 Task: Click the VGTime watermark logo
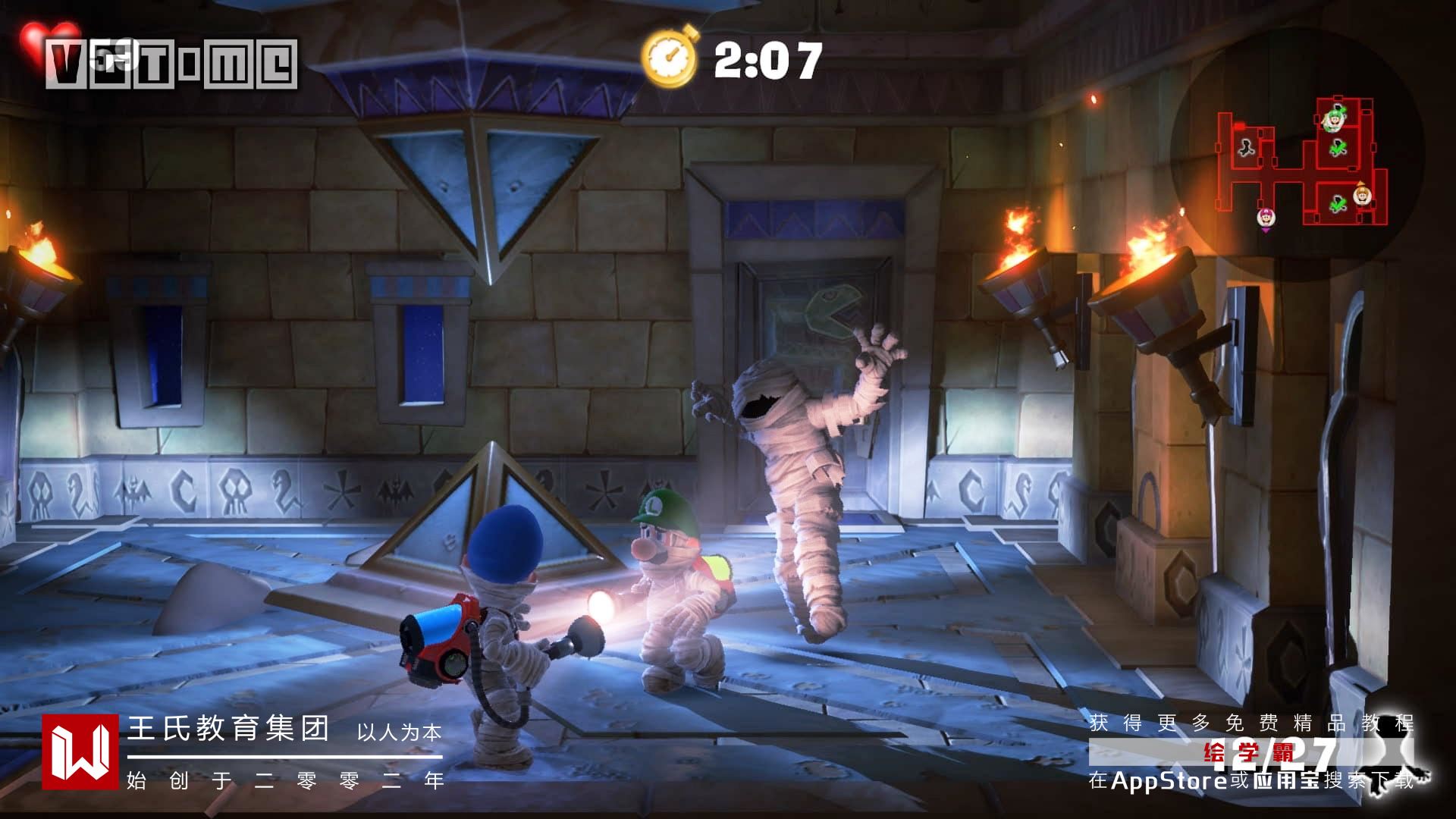[171, 64]
